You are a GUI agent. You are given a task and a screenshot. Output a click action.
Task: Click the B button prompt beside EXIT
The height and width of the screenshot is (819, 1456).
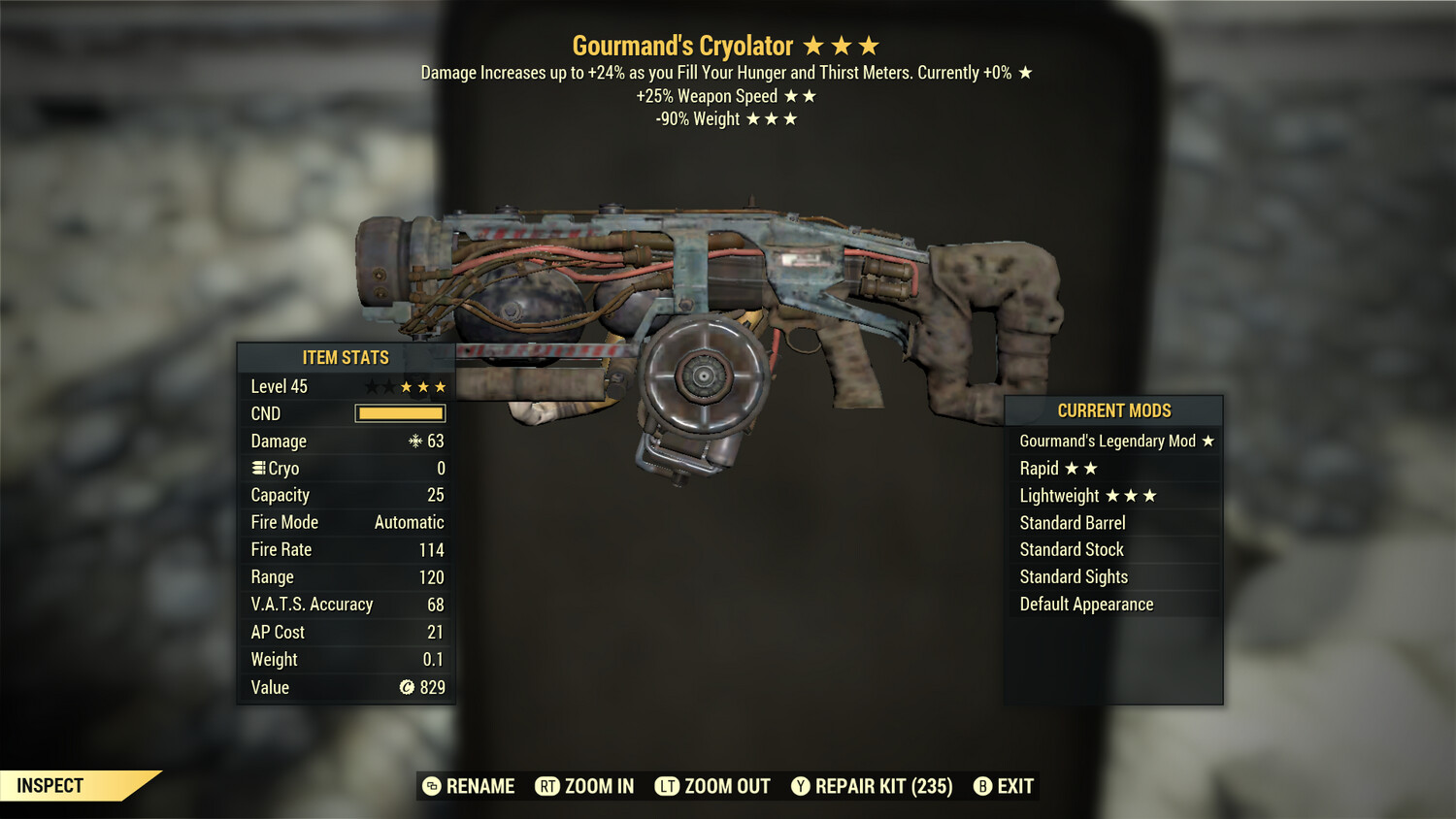(982, 786)
